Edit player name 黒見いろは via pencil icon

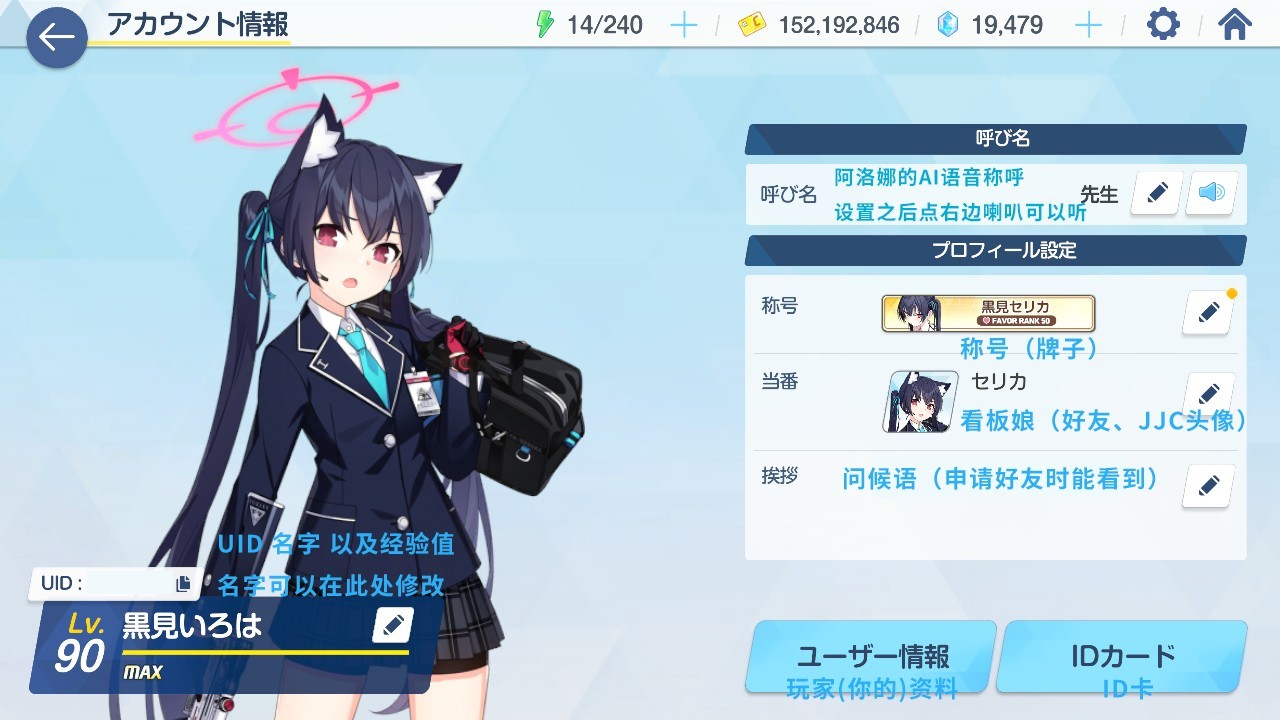pos(391,625)
